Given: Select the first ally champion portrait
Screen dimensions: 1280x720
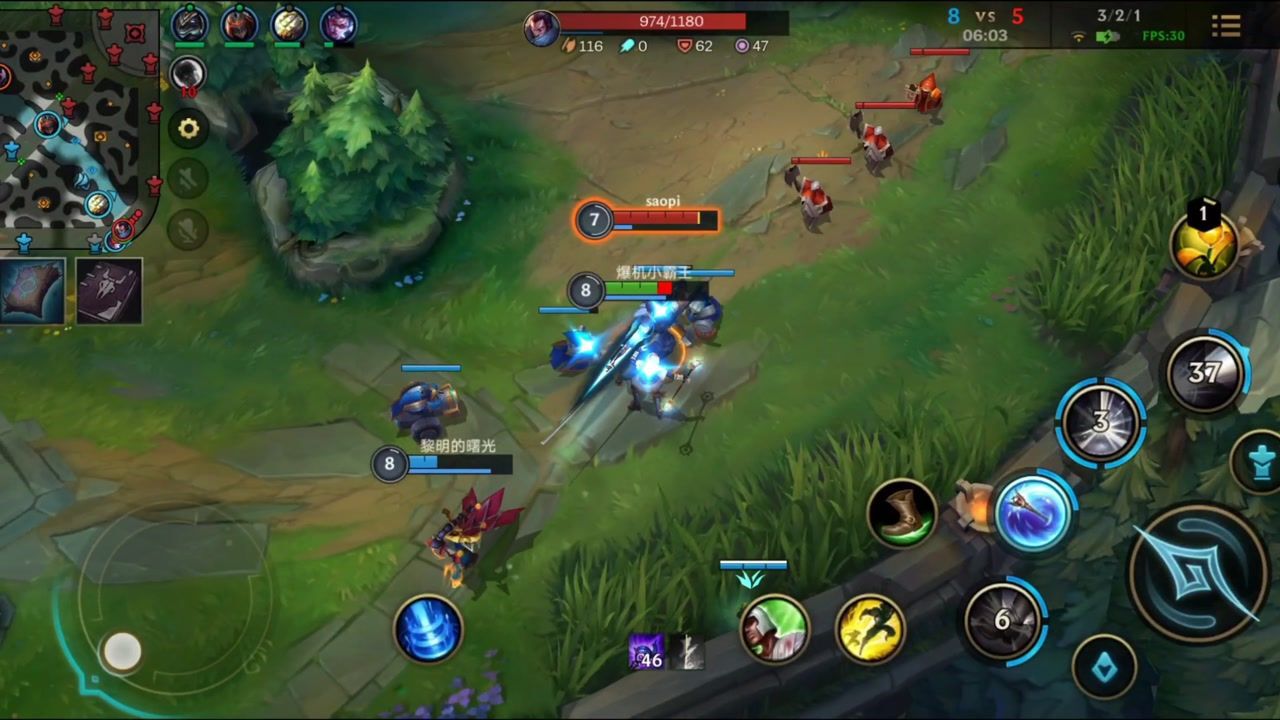Looking at the screenshot, I should [x=189, y=25].
